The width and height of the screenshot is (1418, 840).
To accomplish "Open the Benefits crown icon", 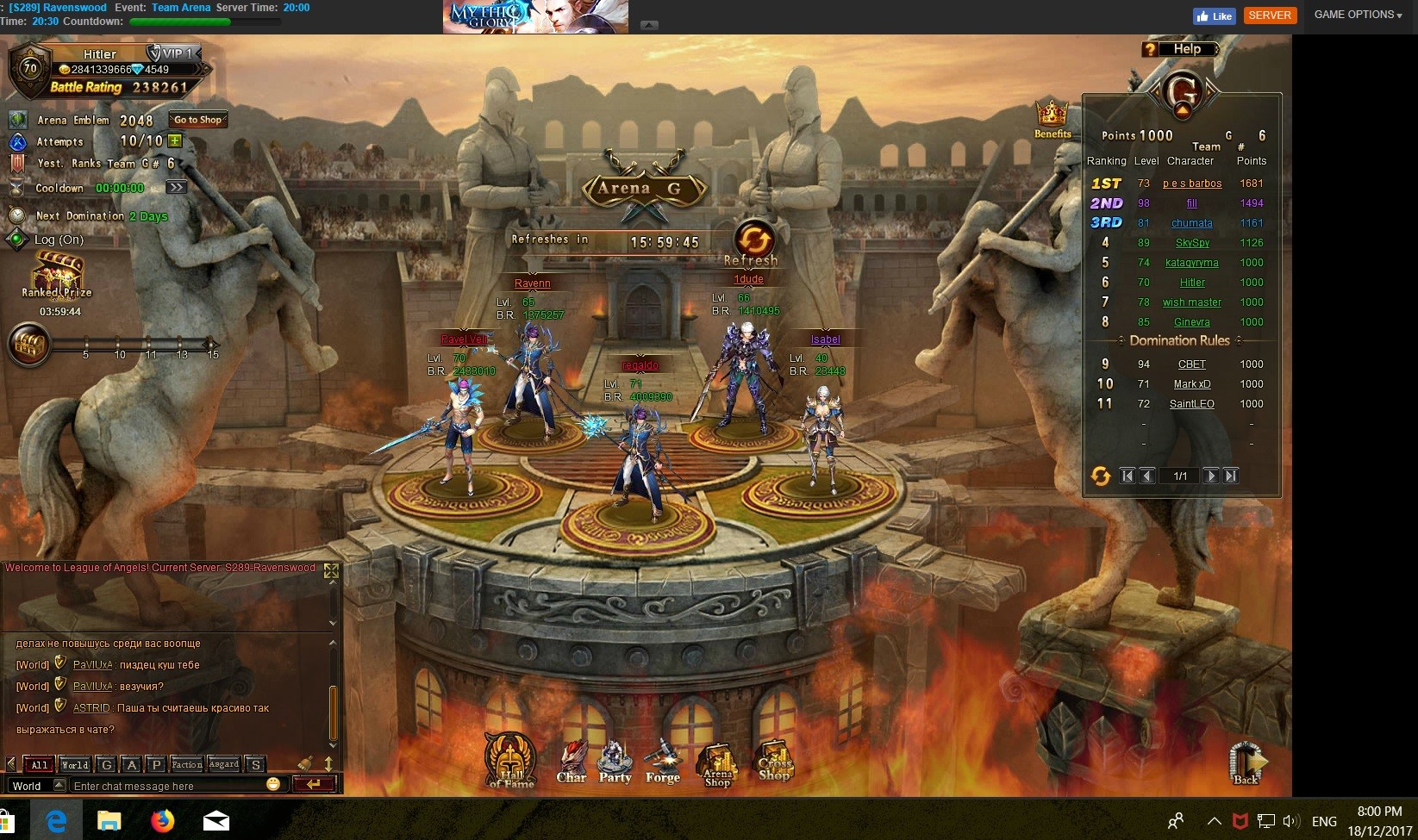I will [1053, 119].
